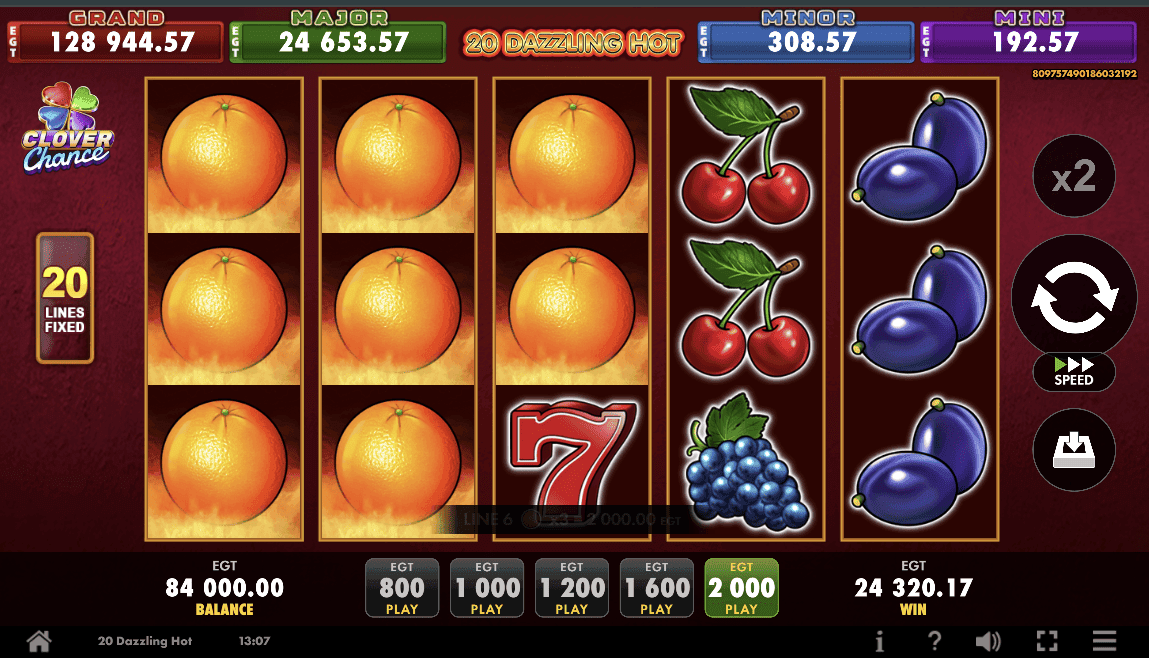Select the green 2 000 play bet
The height and width of the screenshot is (658, 1149).
pyautogui.click(x=741, y=588)
